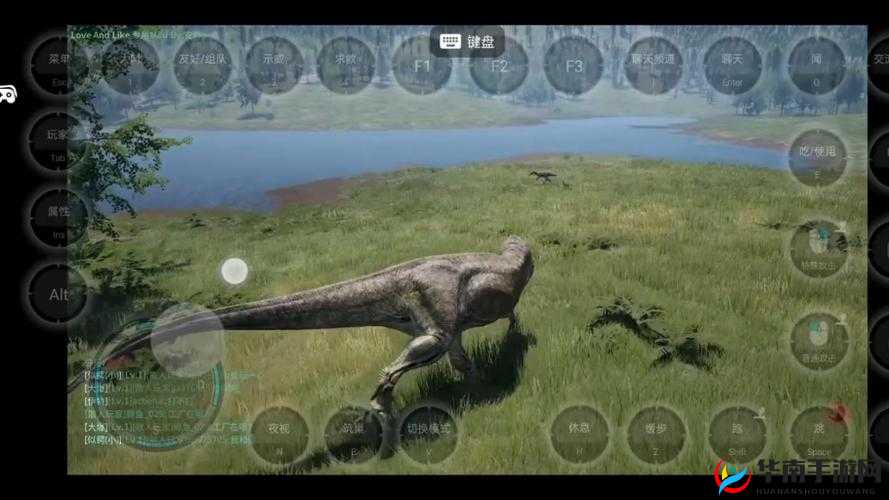Image resolution: width=889 pixels, height=500 pixels.
Task: Tap the 友好/组队 button
Action: click(203, 64)
